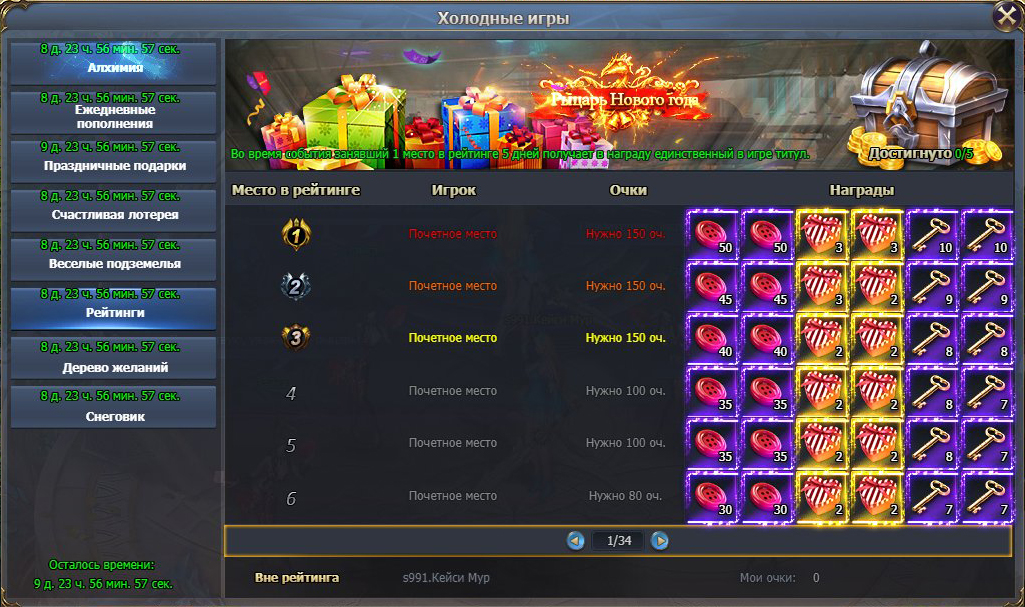1025x607 pixels.
Task: Go to Веселые подземелья tab
Action: pyautogui.click(x=114, y=258)
